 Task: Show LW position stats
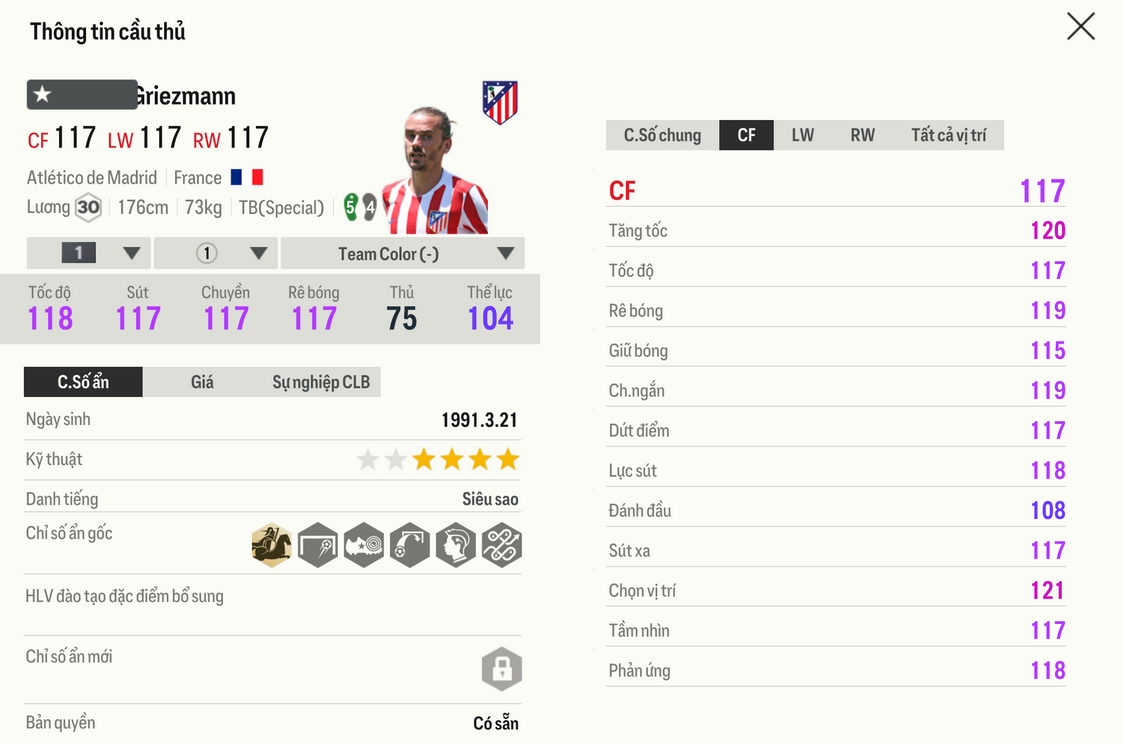[x=802, y=135]
